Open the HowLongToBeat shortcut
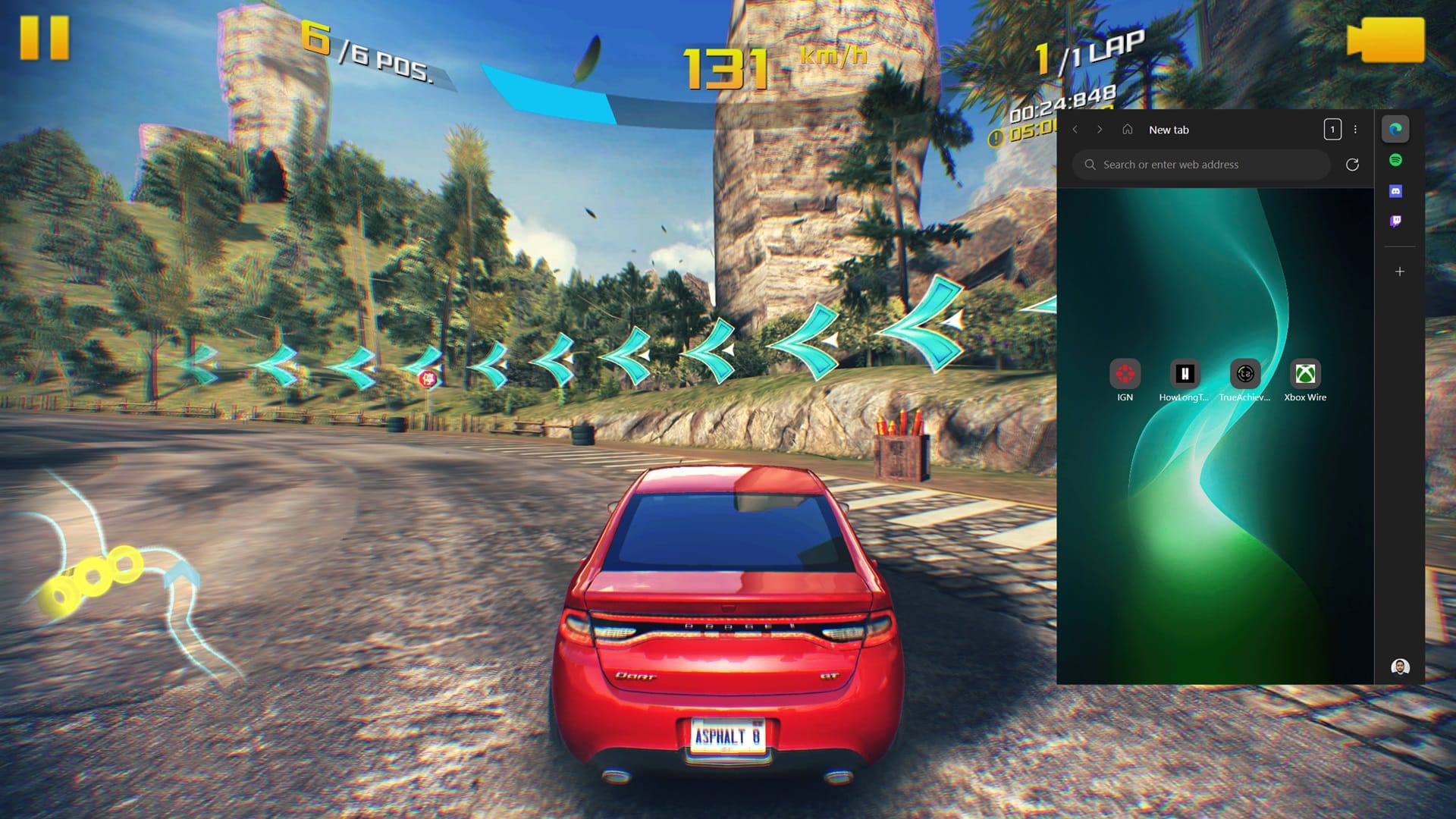 [x=1185, y=374]
